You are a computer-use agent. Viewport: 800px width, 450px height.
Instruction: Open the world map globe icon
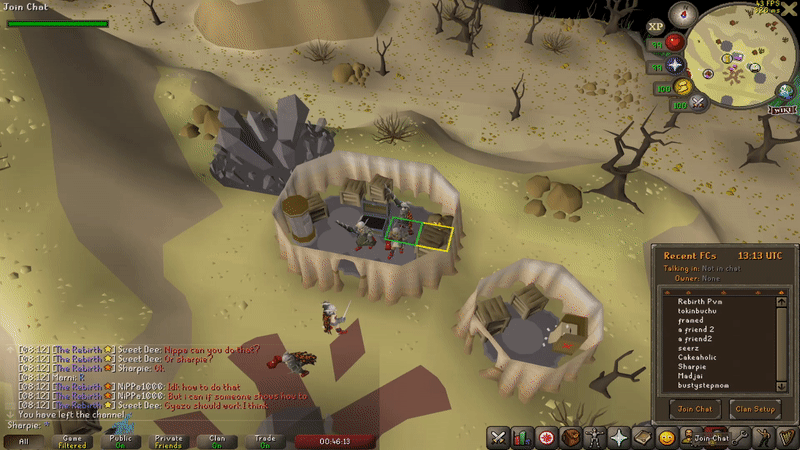pos(789,92)
